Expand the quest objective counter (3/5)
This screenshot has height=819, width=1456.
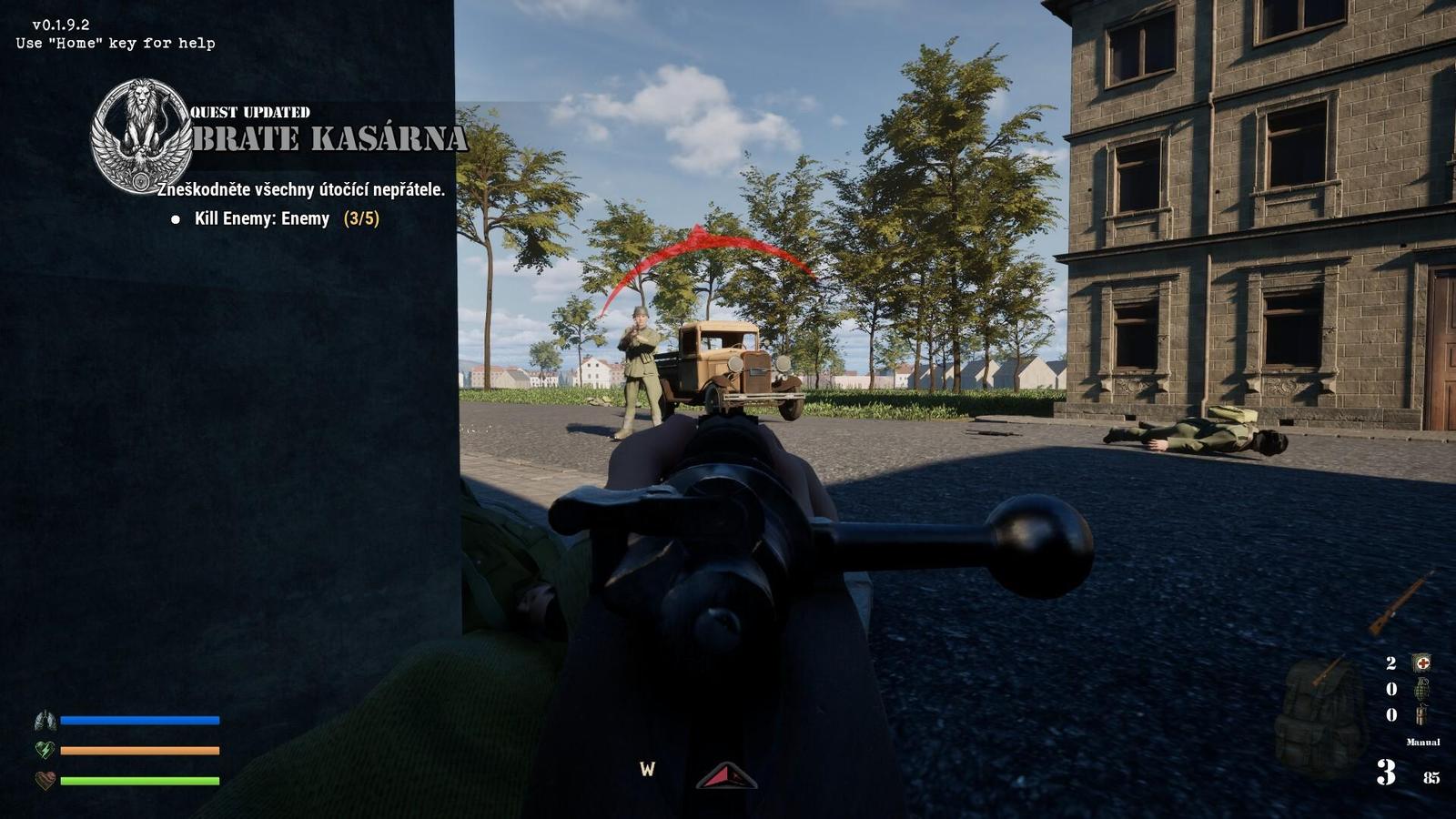(360, 218)
